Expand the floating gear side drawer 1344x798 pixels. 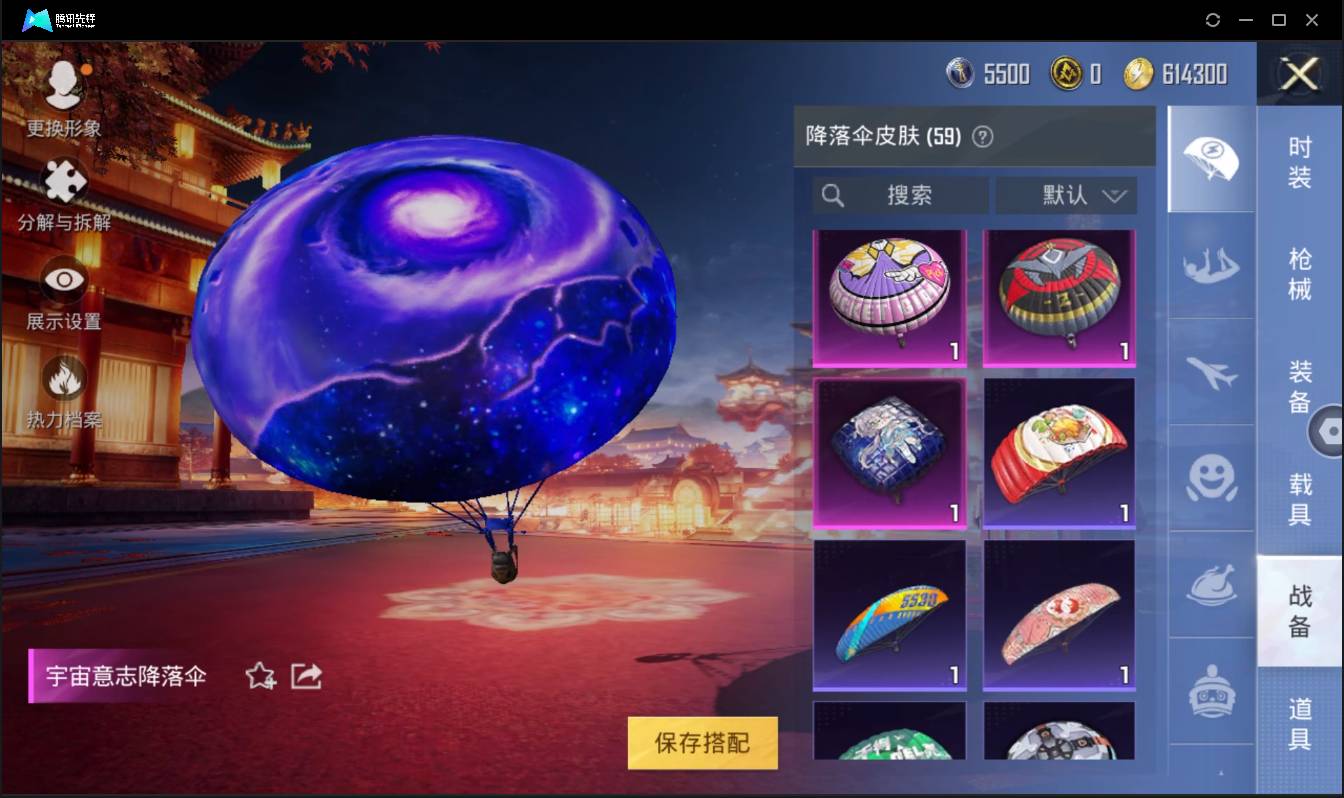click(1330, 430)
